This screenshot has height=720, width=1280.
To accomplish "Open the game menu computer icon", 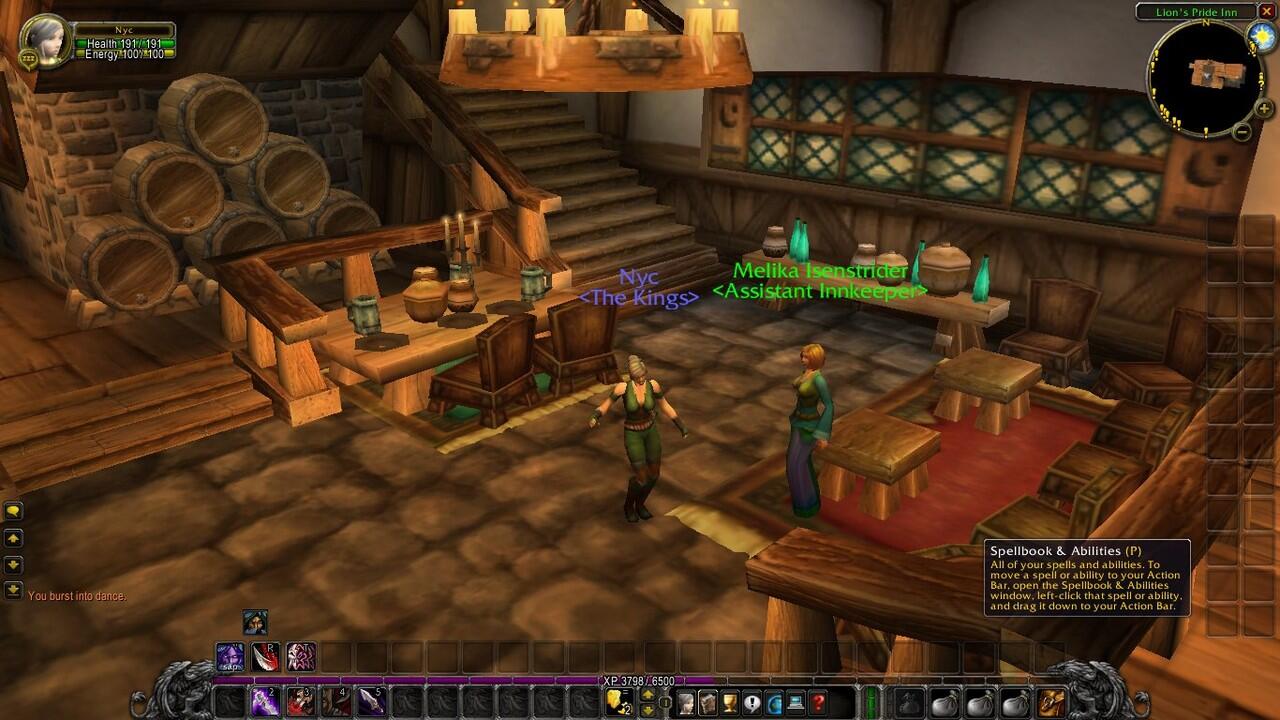I will point(797,702).
